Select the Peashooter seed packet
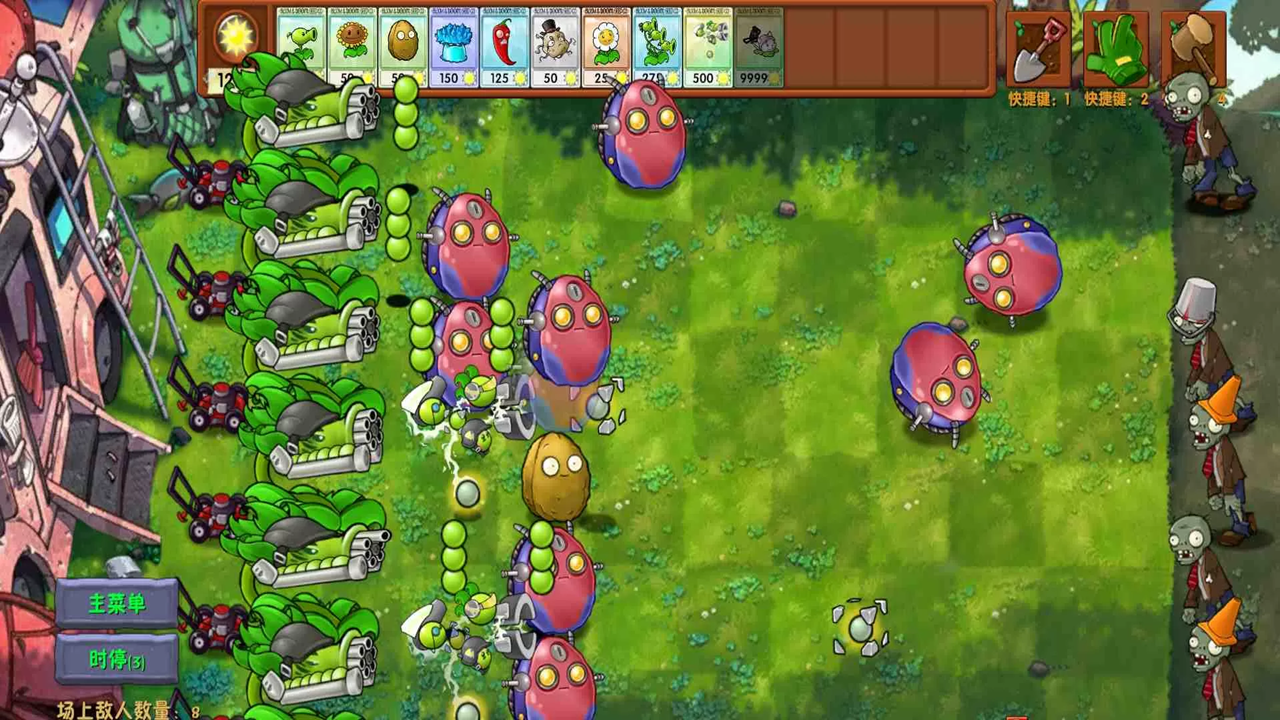This screenshot has width=1280, height=720. click(x=301, y=45)
